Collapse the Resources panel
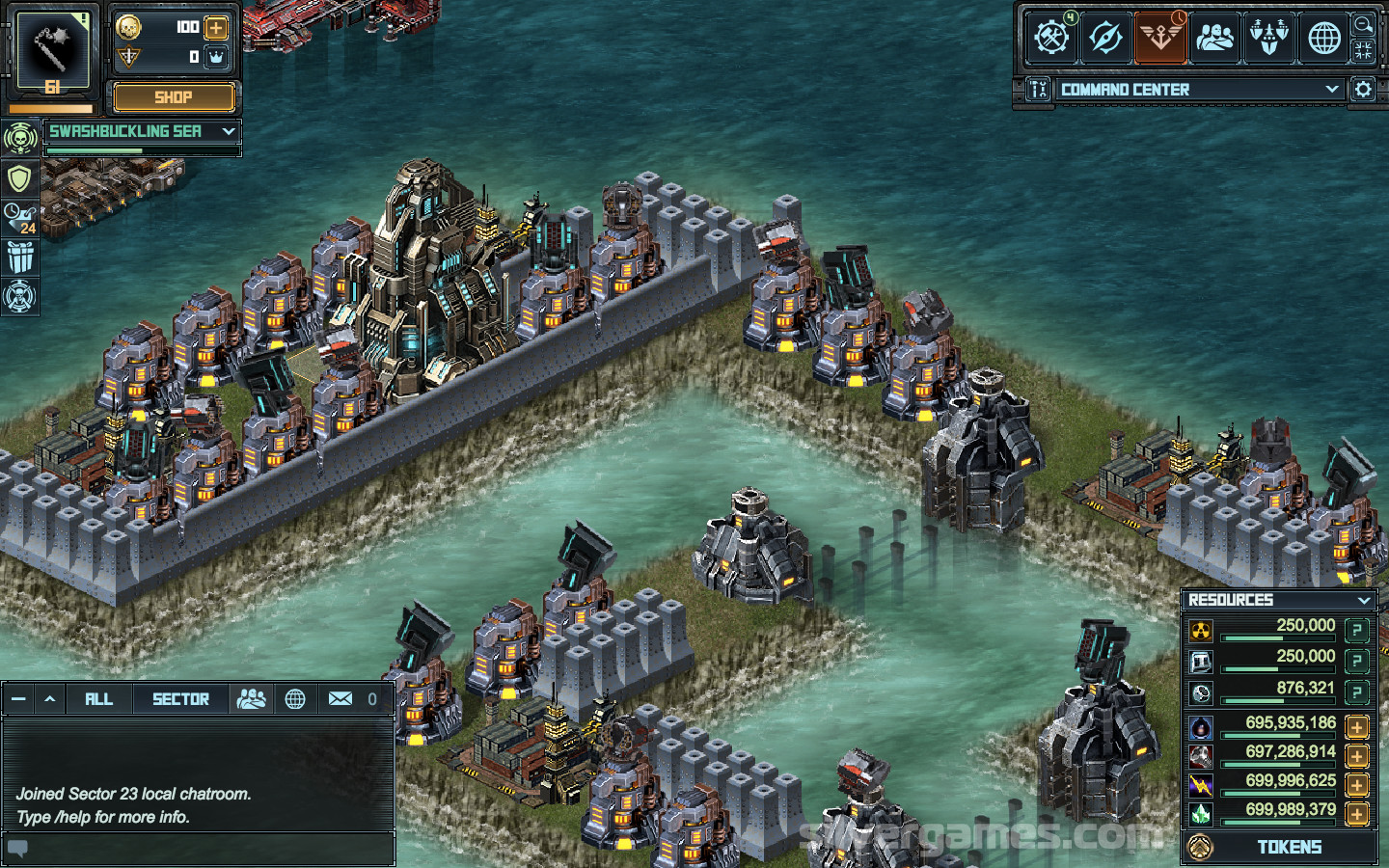Screen dimensions: 1389x868 tap(1364, 600)
